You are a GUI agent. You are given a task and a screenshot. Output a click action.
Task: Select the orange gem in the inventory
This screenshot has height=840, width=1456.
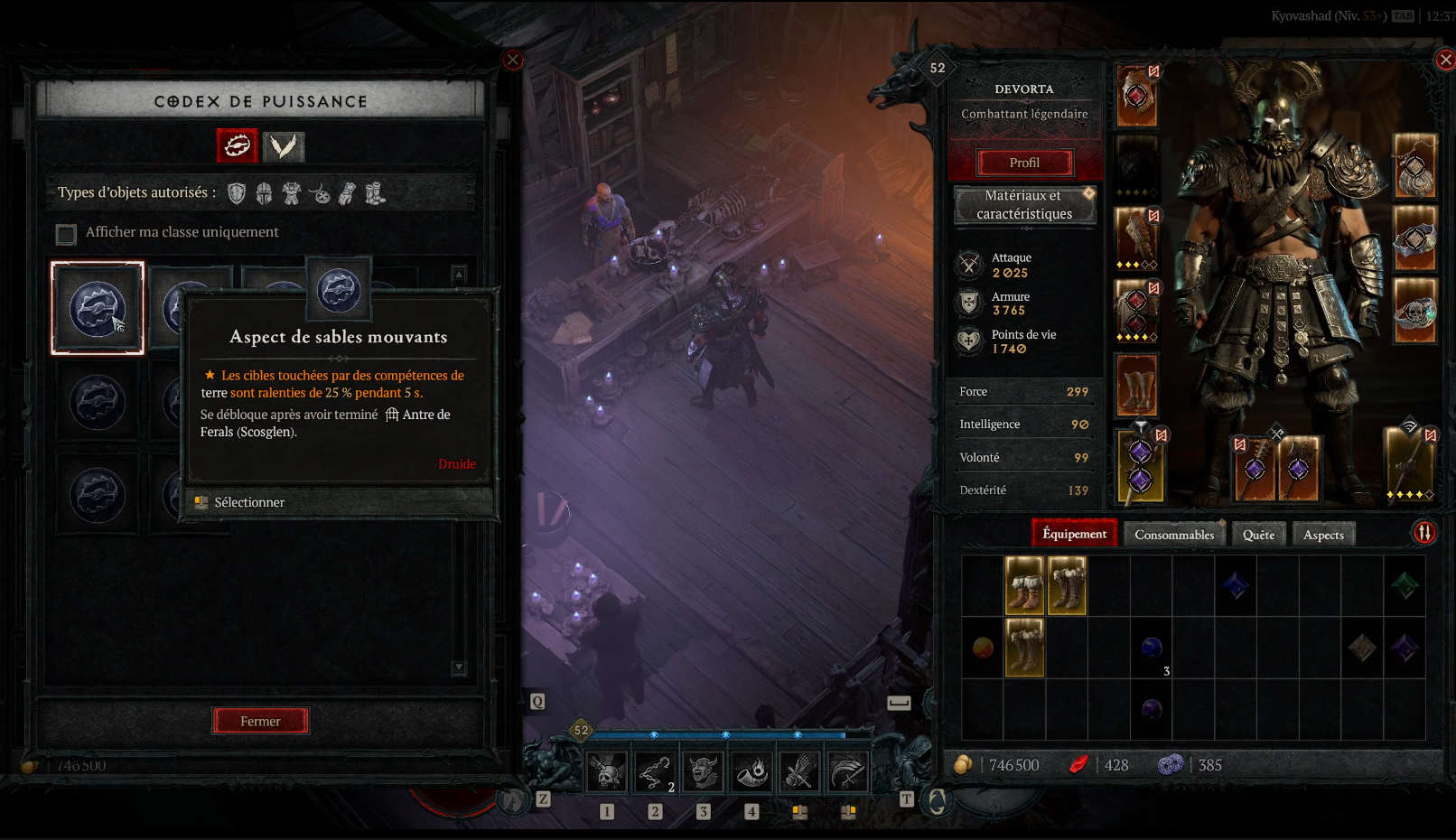coord(983,648)
